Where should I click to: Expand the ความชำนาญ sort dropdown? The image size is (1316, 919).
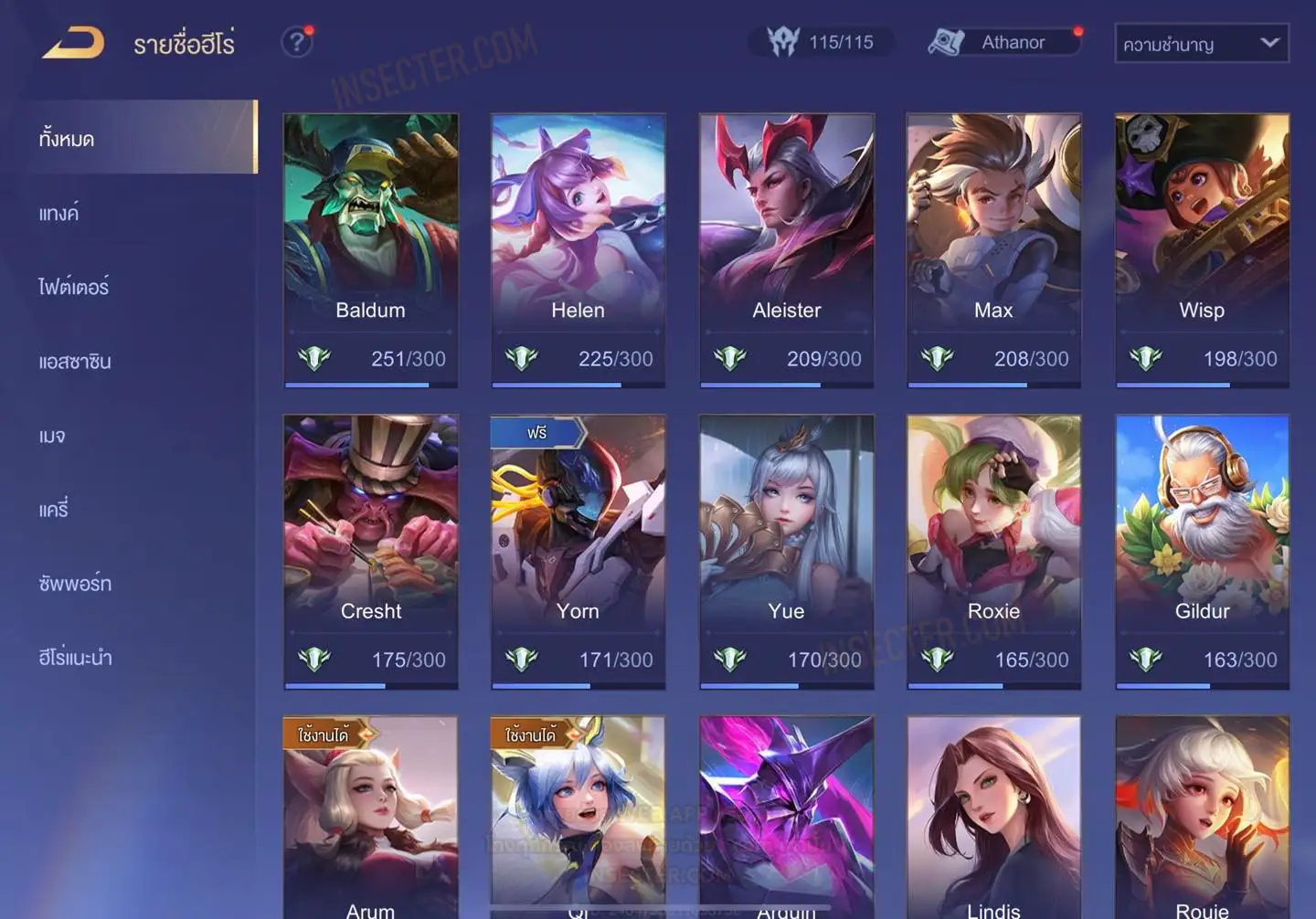point(1201,44)
